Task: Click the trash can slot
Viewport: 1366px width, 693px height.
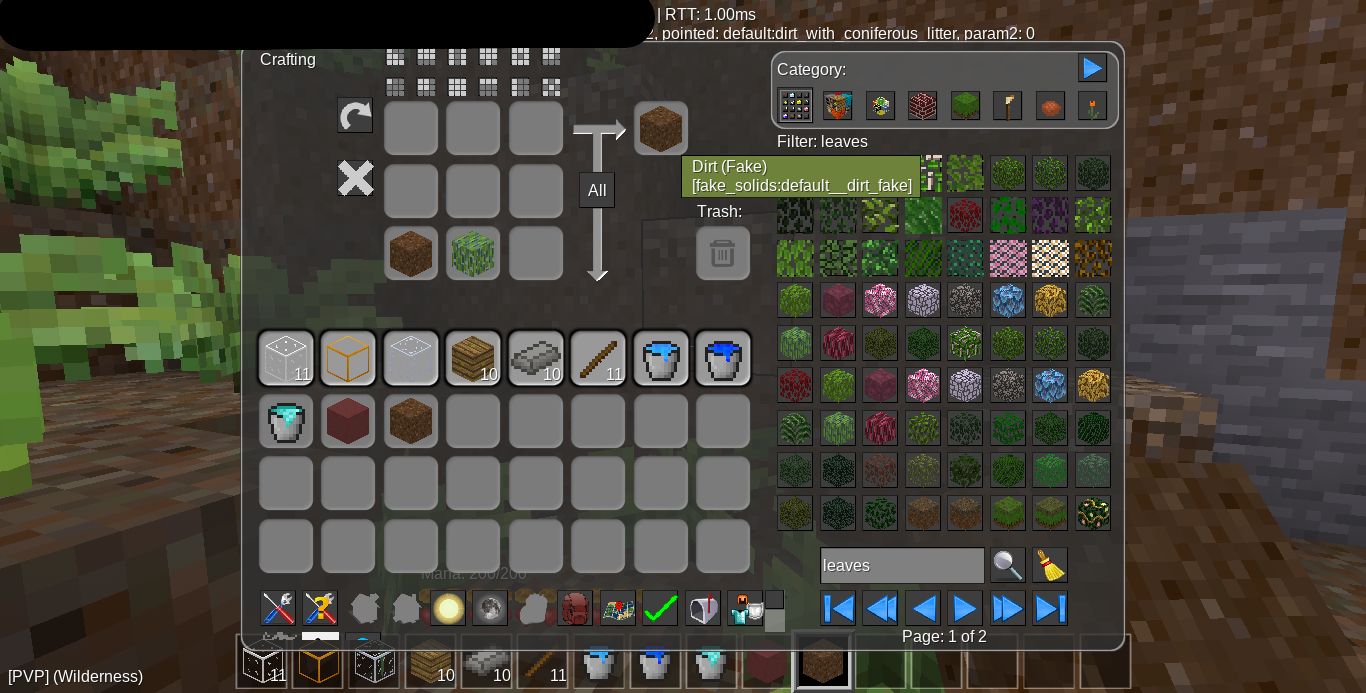Action: tap(722, 253)
